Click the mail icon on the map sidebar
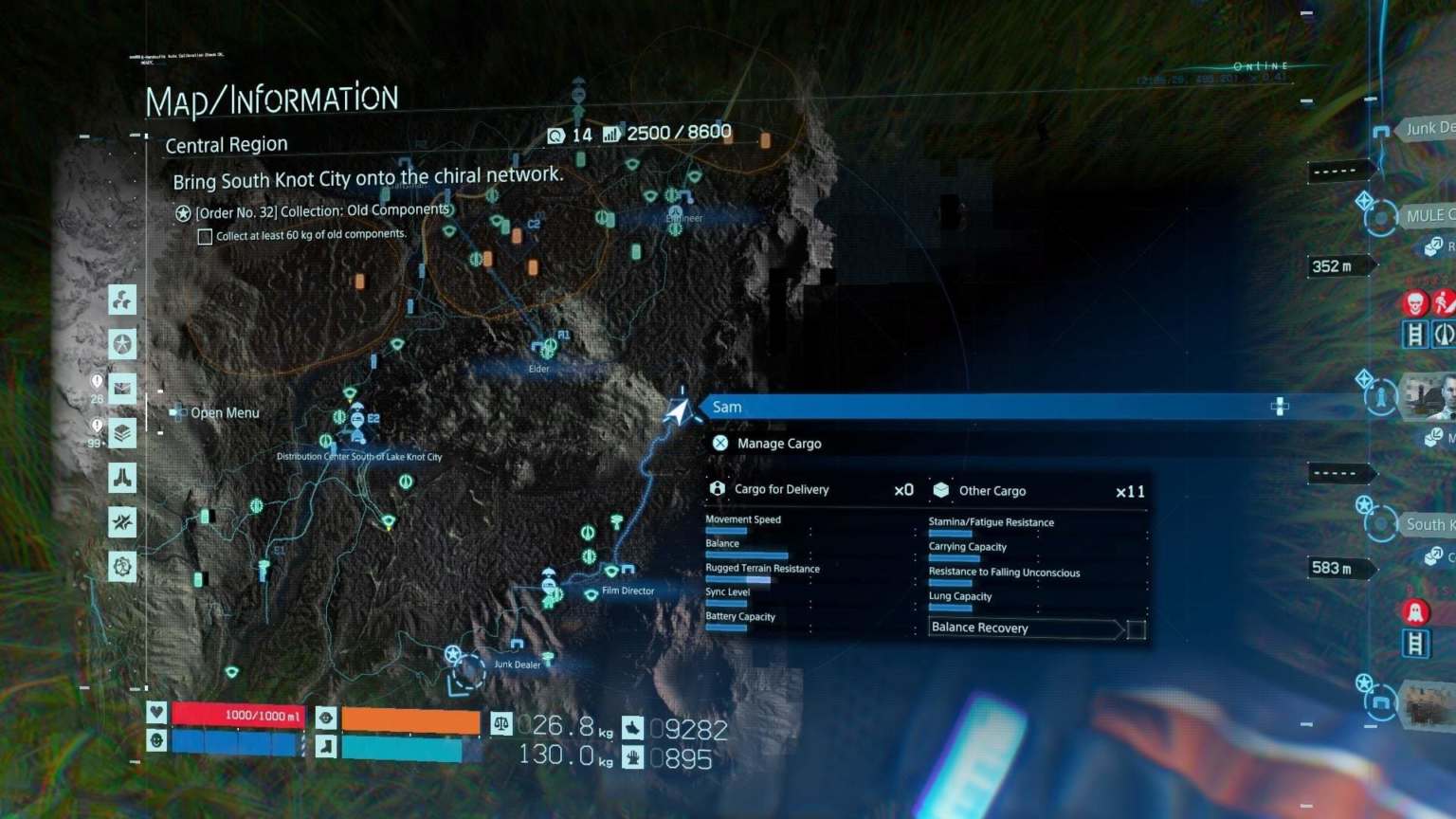1456x819 pixels. pos(121,388)
